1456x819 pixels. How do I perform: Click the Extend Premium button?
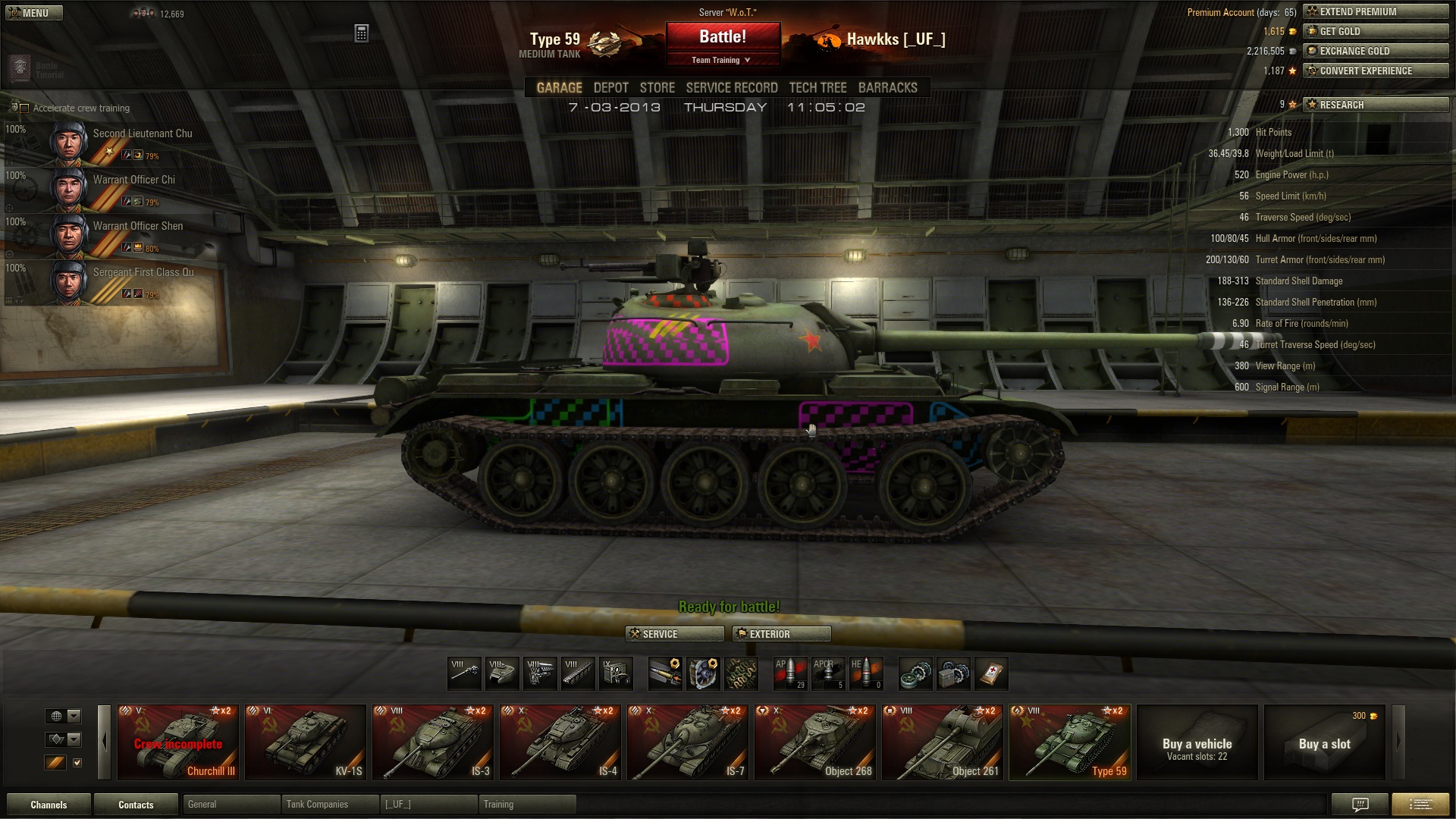1376,11
